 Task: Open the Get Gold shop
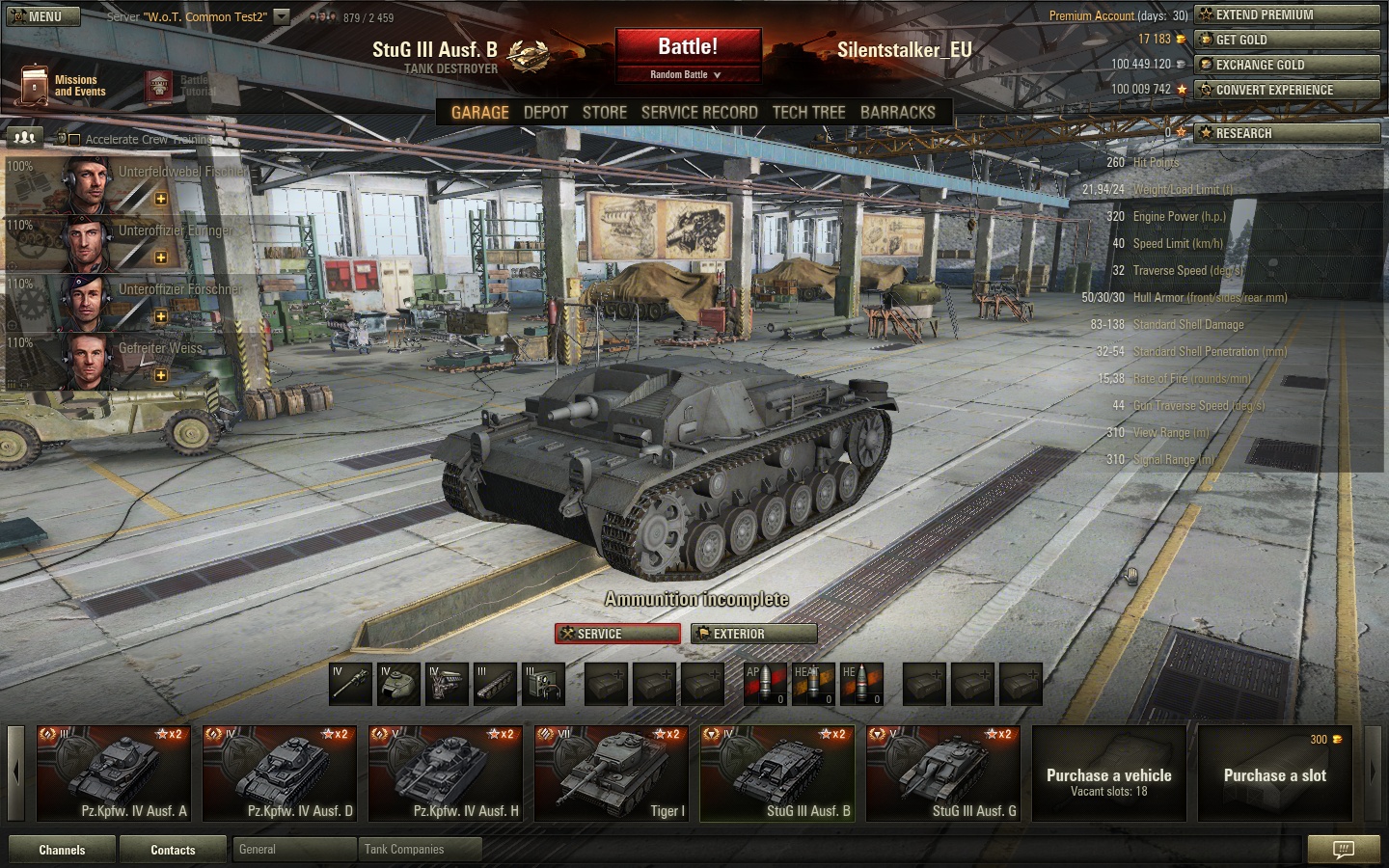pyautogui.click(x=1287, y=41)
